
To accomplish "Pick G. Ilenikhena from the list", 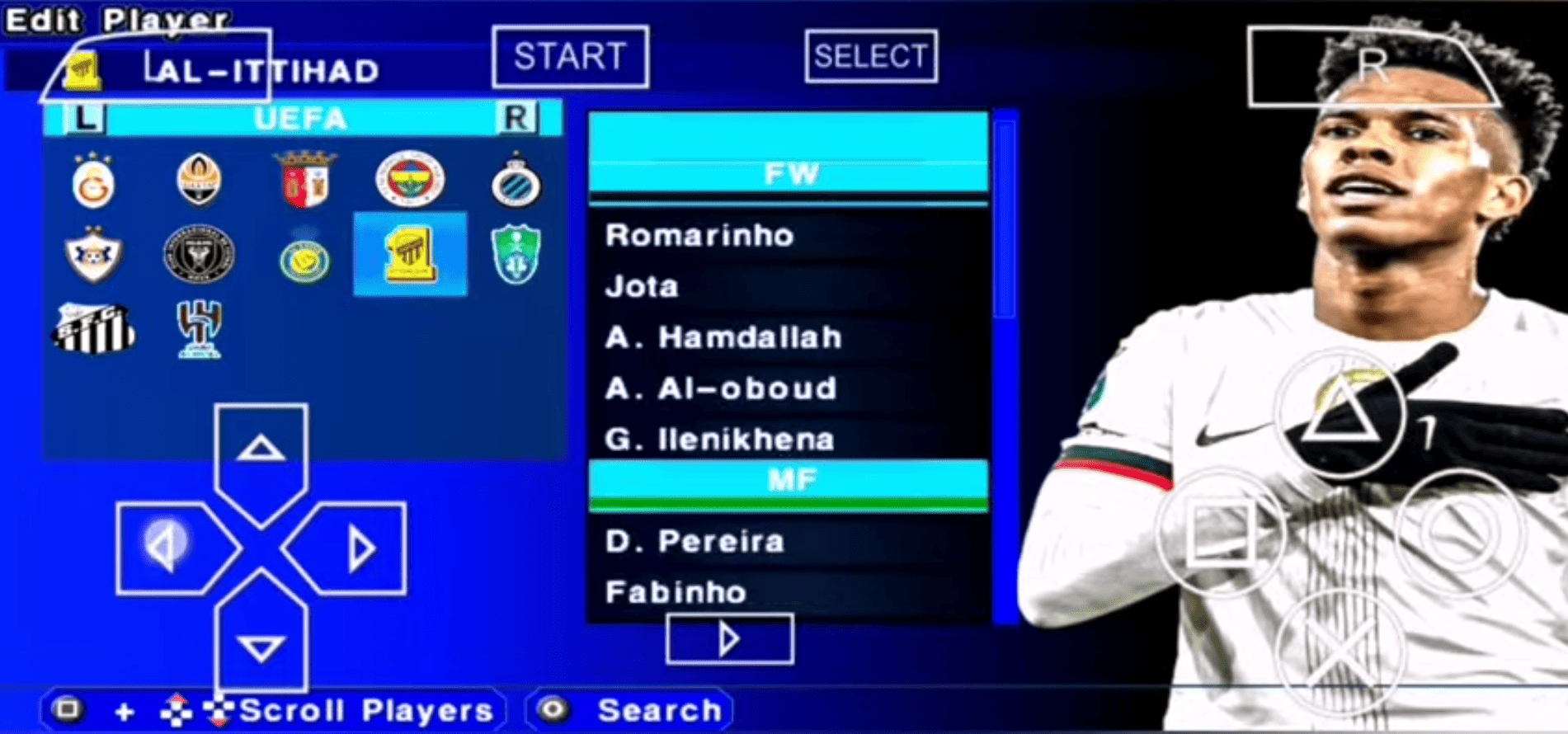I will [x=719, y=440].
